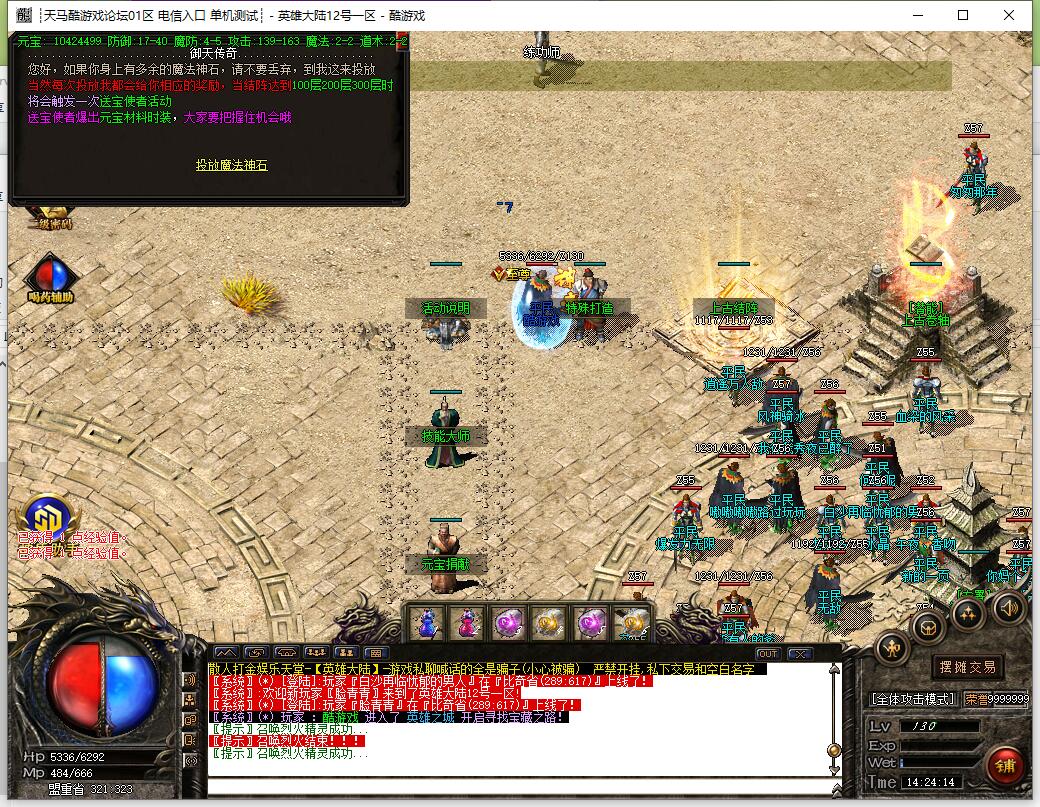Open the round cube bag button
Viewport: 1040px width, 807px height.
pyautogui.click(x=929, y=627)
